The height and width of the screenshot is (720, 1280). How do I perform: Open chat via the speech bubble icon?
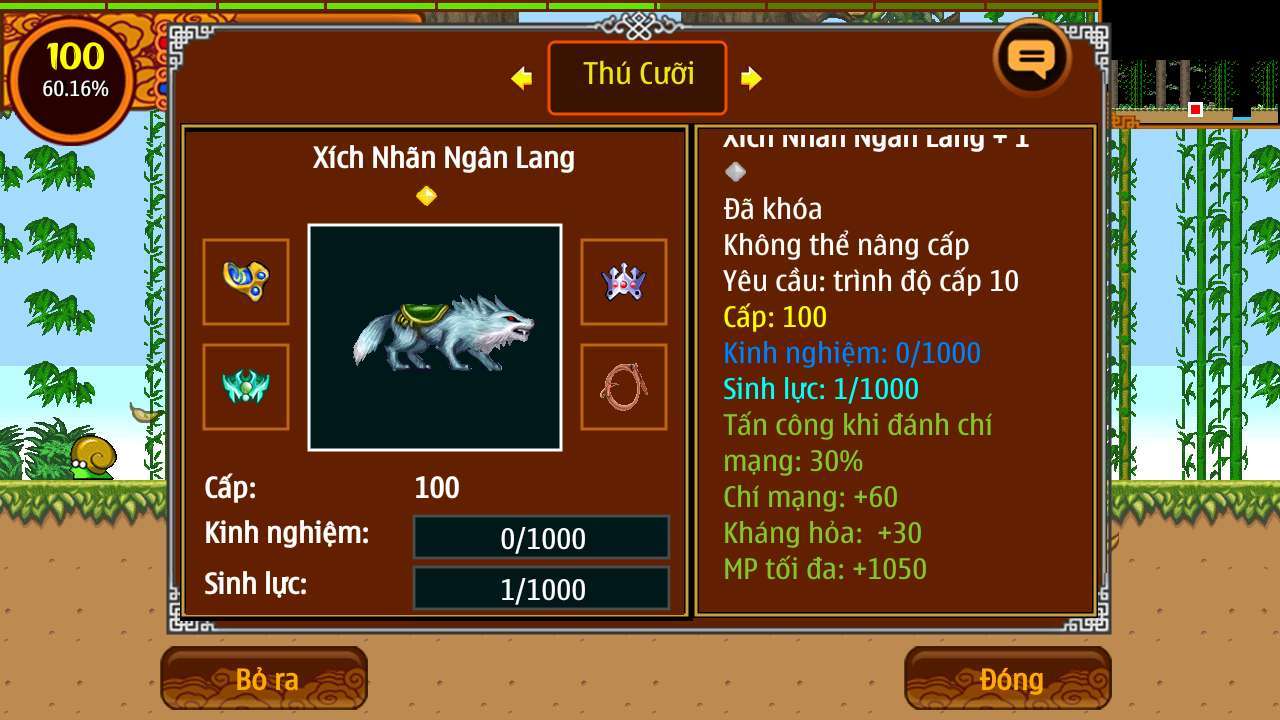pyautogui.click(x=1032, y=58)
